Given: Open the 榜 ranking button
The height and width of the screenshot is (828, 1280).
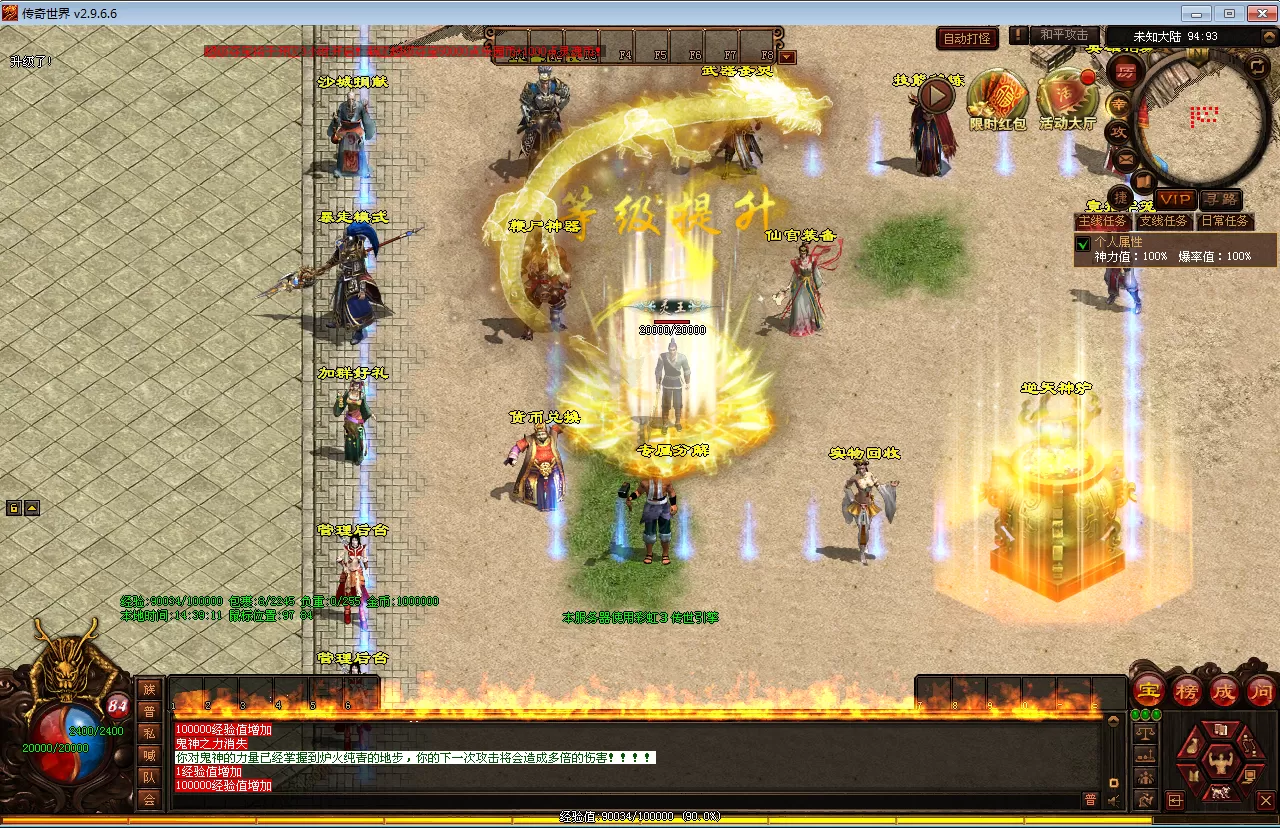Looking at the screenshot, I should [x=1187, y=690].
